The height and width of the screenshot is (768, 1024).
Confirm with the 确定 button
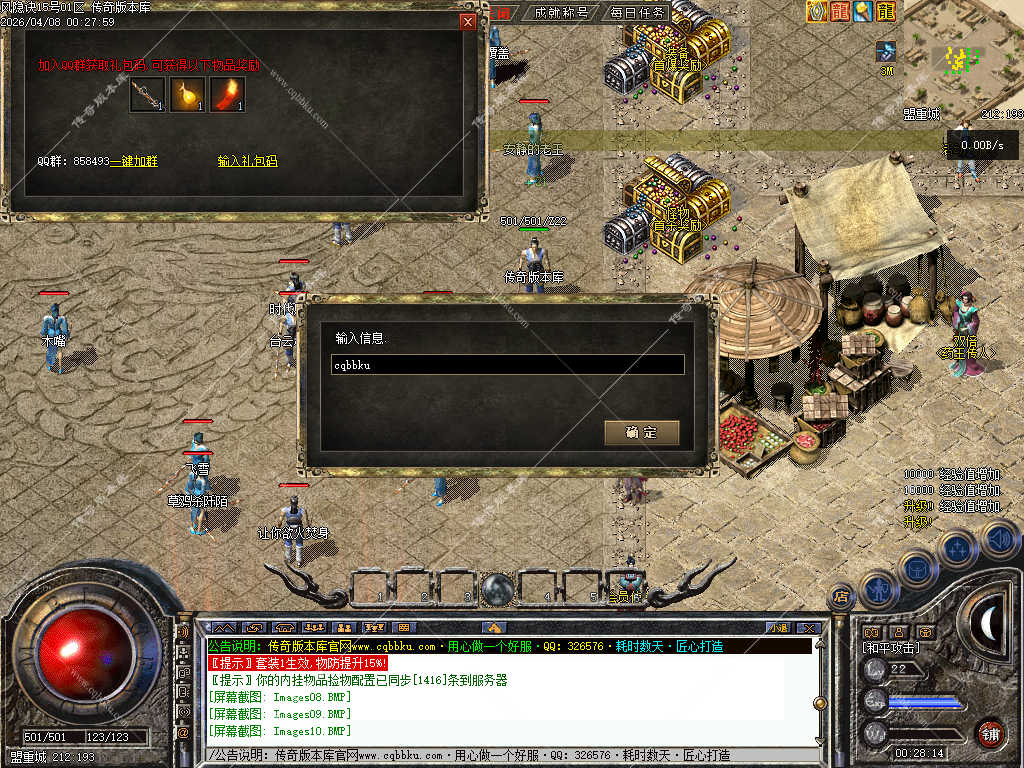pos(641,433)
